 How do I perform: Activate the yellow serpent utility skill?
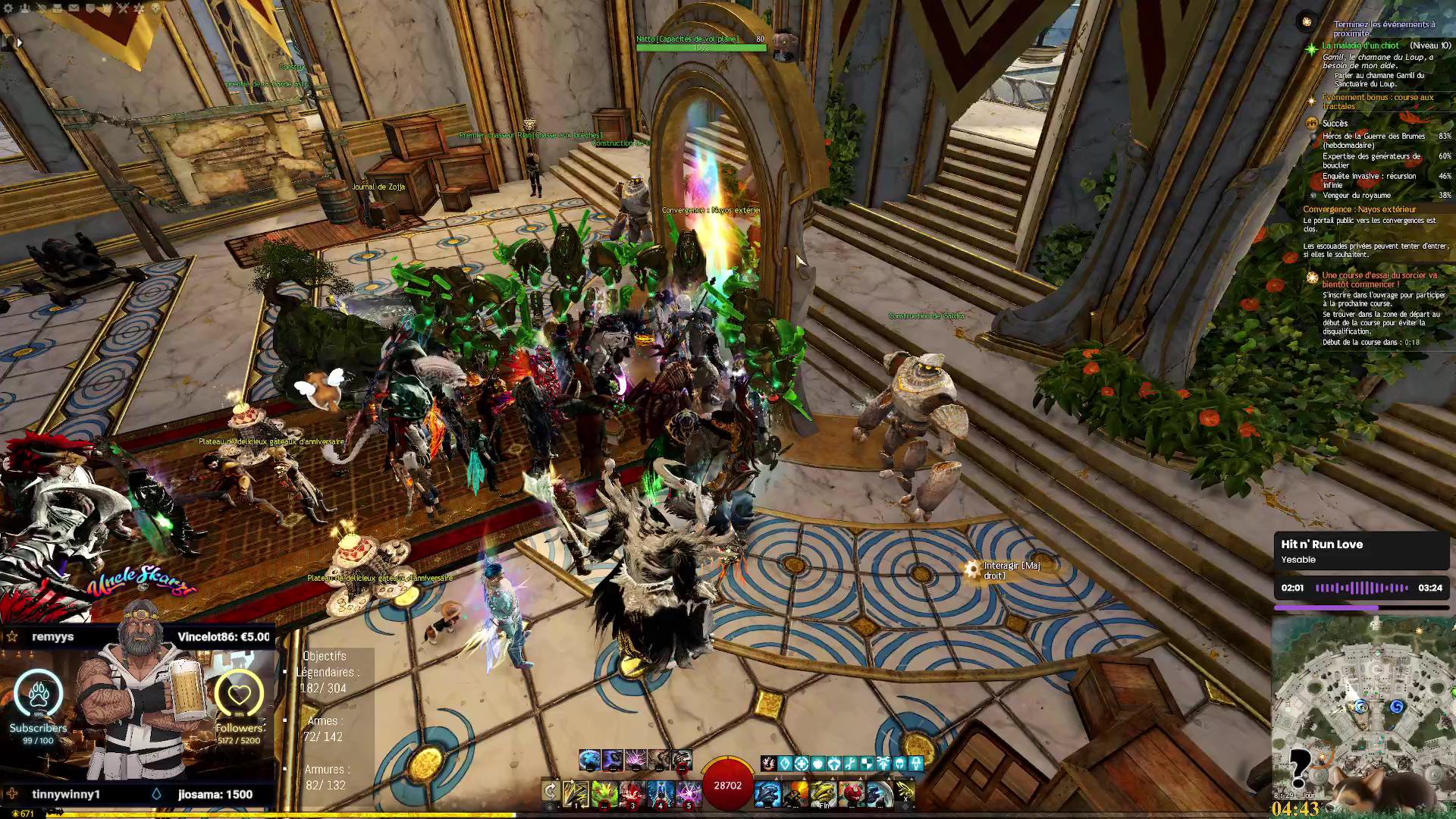click(x=824, y=793)
